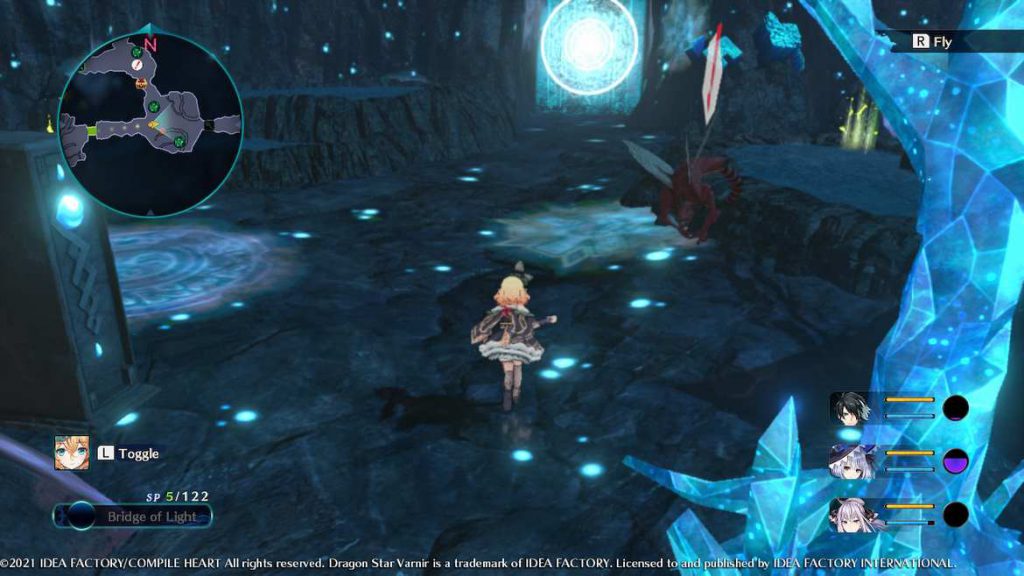The height and width of the screenshot is (576, 1024).
Task: Activate the Bridge of Light field skill
Action: 133,516
